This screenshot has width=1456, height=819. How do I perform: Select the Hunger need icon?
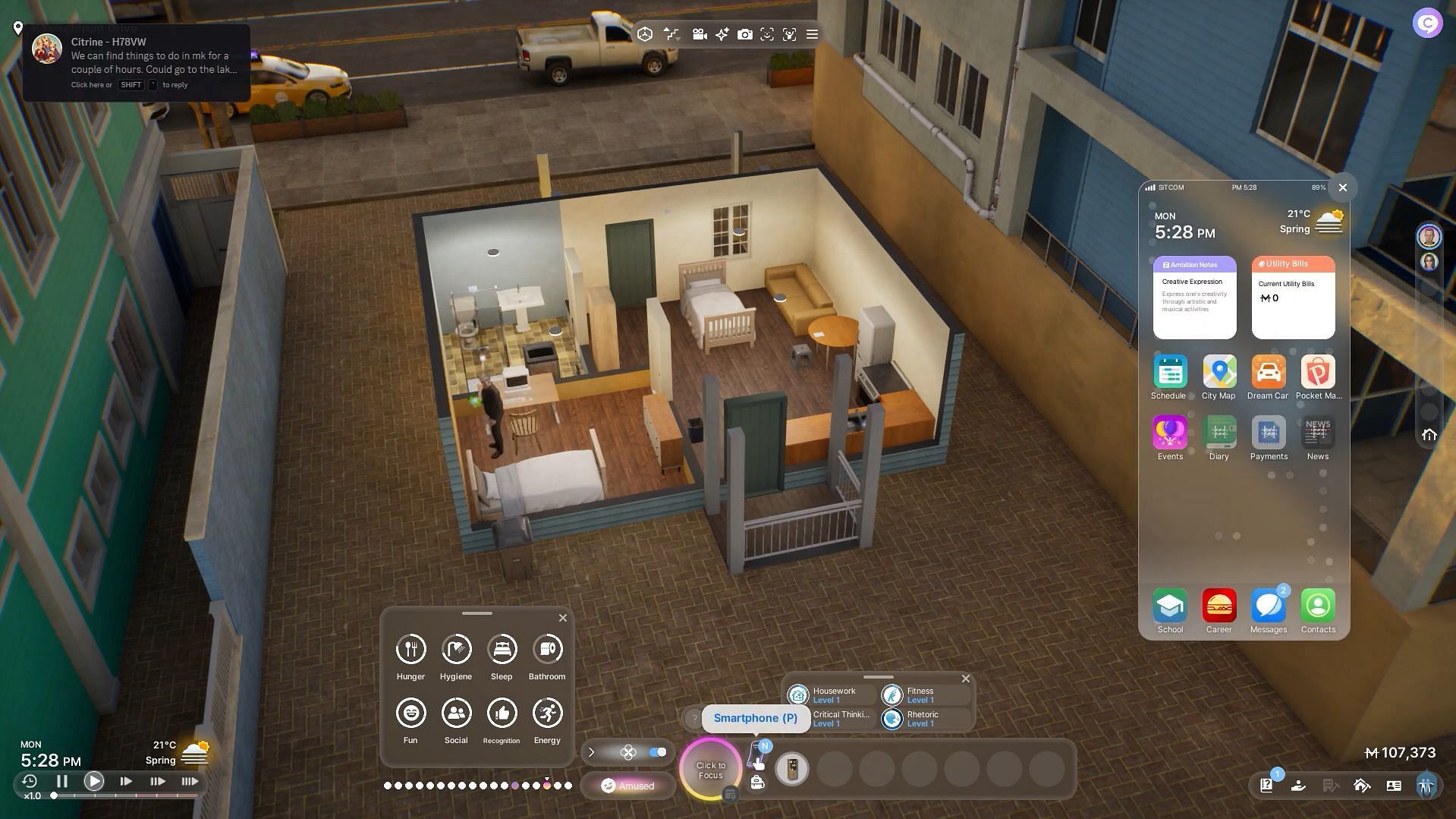(x=410, y=649)
